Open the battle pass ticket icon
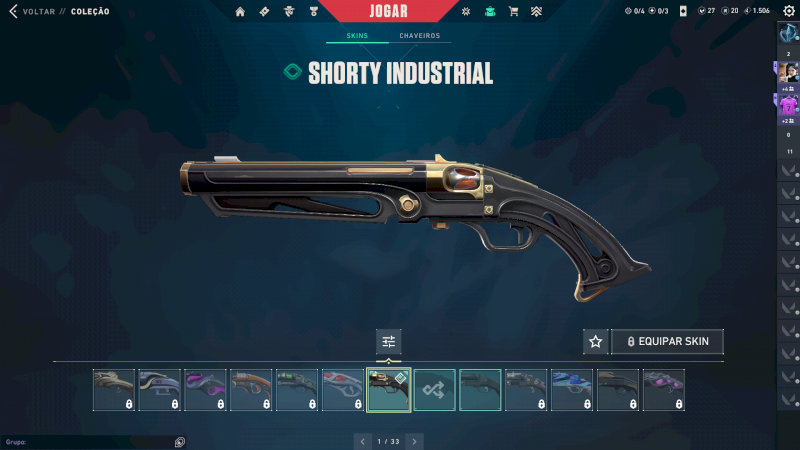The height and width of the screenshot is (450, 800). (x=264, y=12)
